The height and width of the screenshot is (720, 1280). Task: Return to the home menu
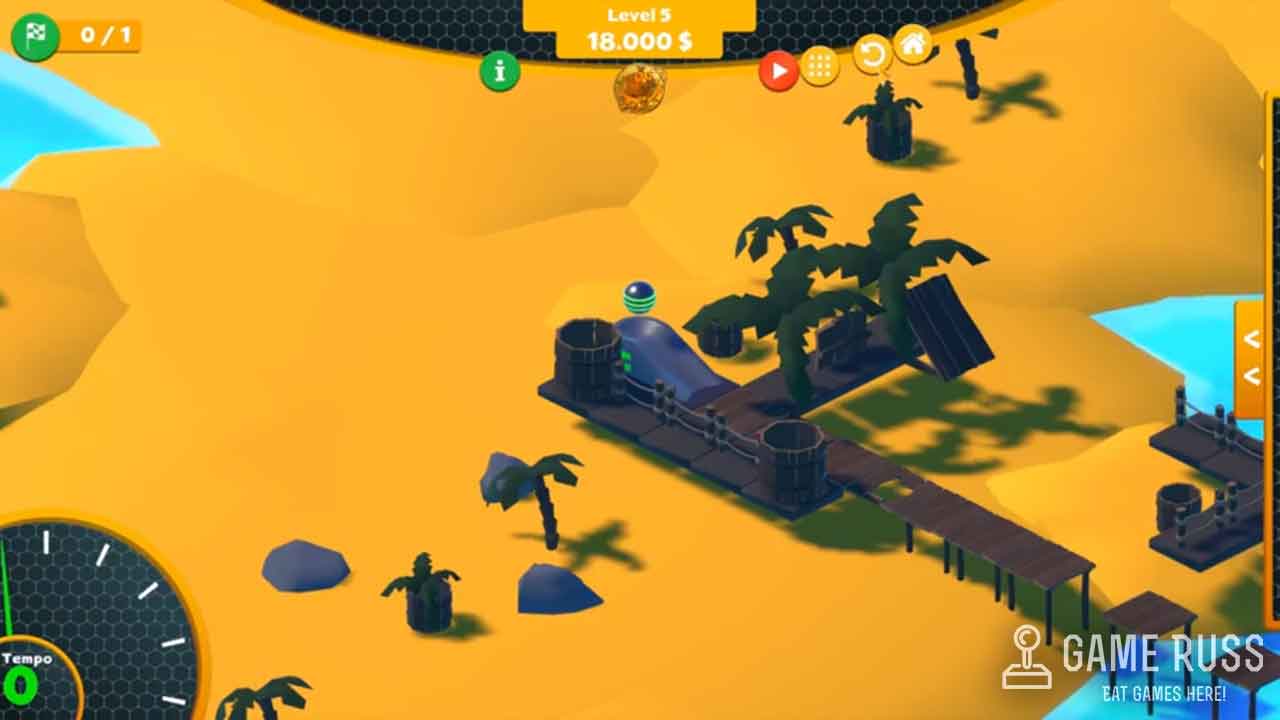pos(913,44)
